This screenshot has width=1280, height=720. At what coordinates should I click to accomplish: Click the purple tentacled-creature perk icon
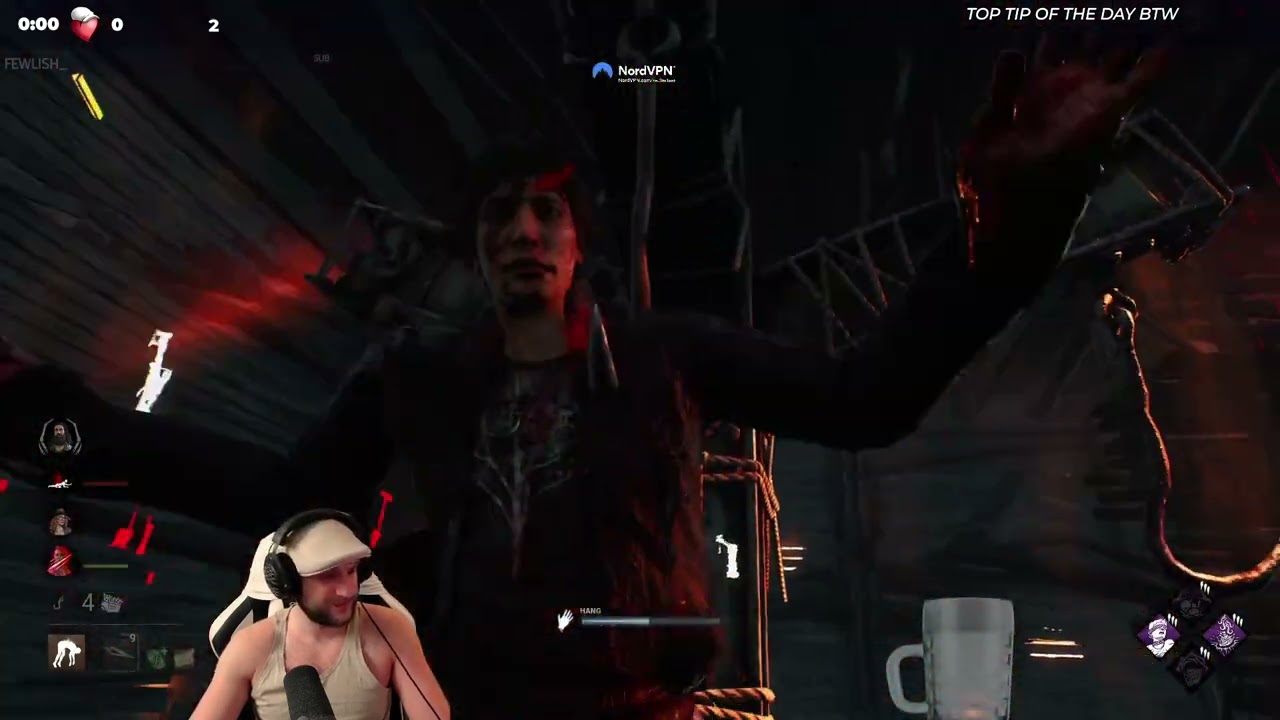tap(1225, 633)
